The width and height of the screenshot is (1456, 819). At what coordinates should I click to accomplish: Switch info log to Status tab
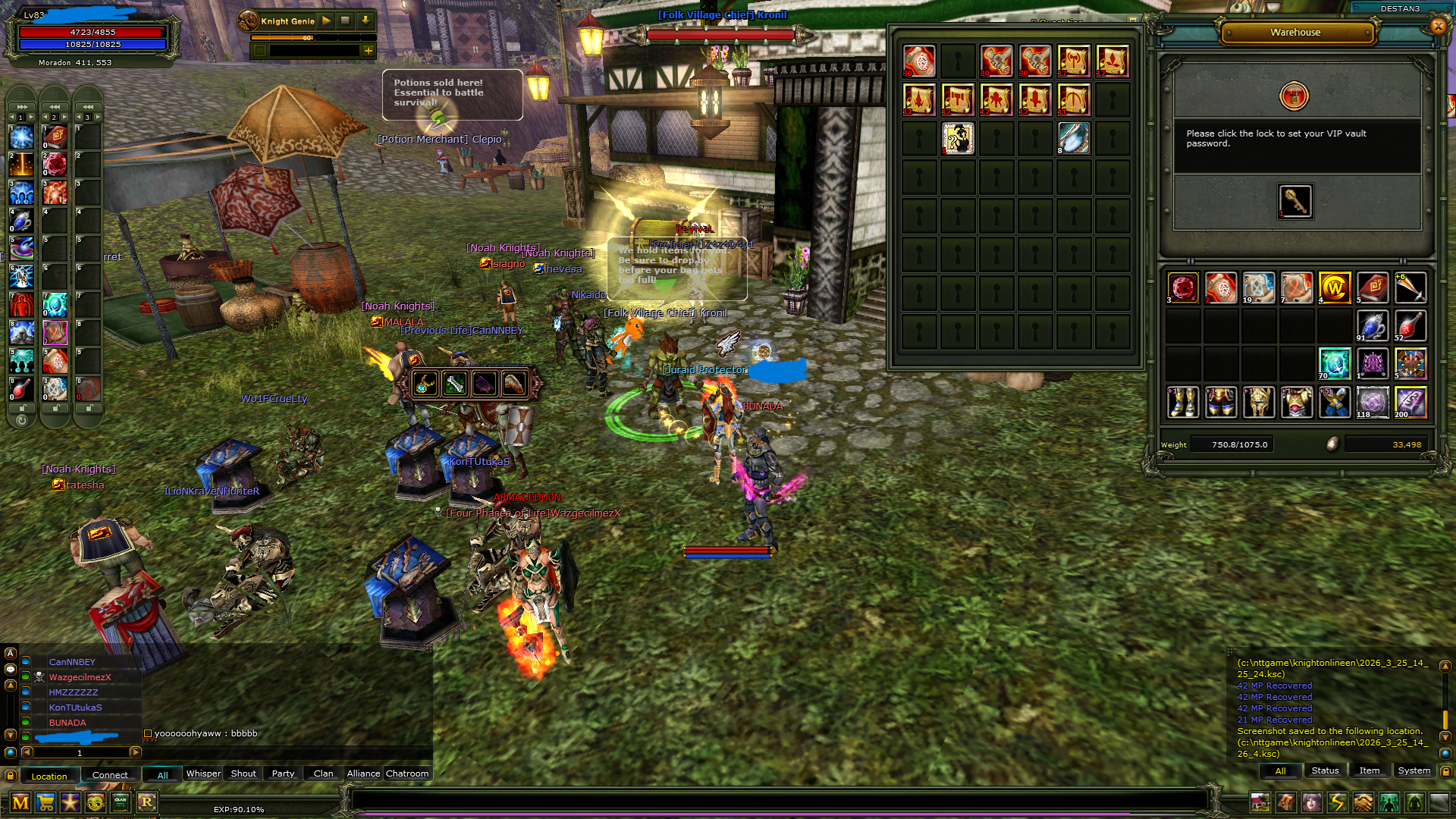(1325, 770)
